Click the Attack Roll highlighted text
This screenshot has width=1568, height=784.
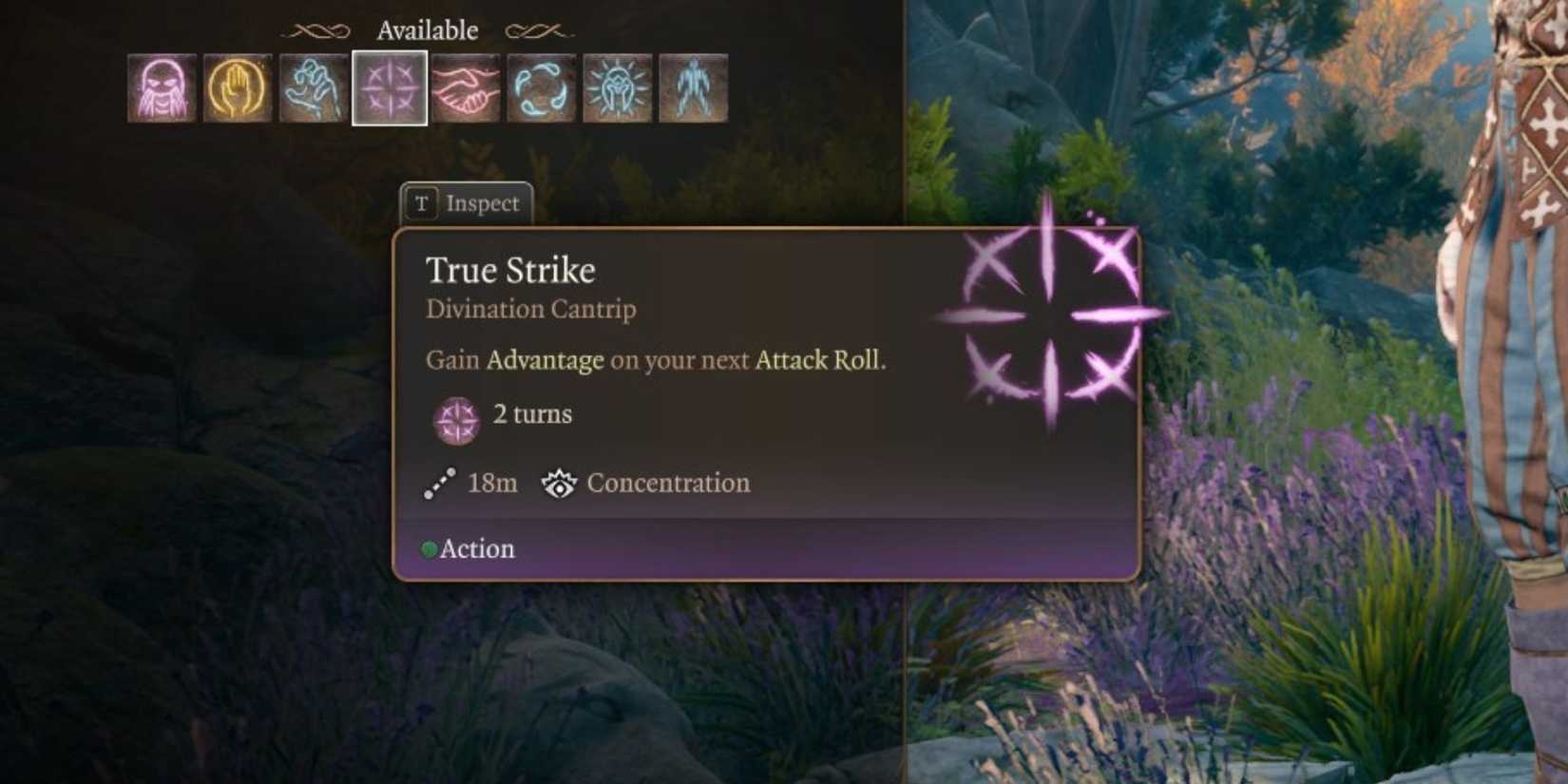coord(817,361)
